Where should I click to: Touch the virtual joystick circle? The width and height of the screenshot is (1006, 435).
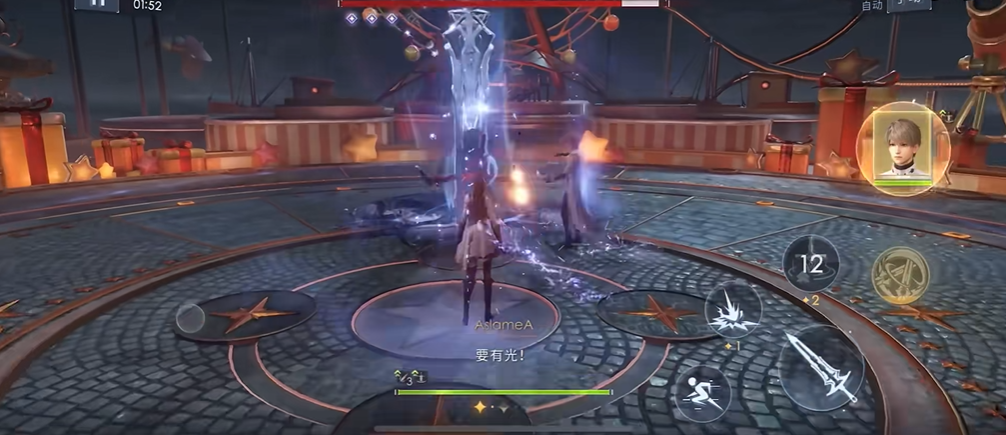click(x=190, y=318)
